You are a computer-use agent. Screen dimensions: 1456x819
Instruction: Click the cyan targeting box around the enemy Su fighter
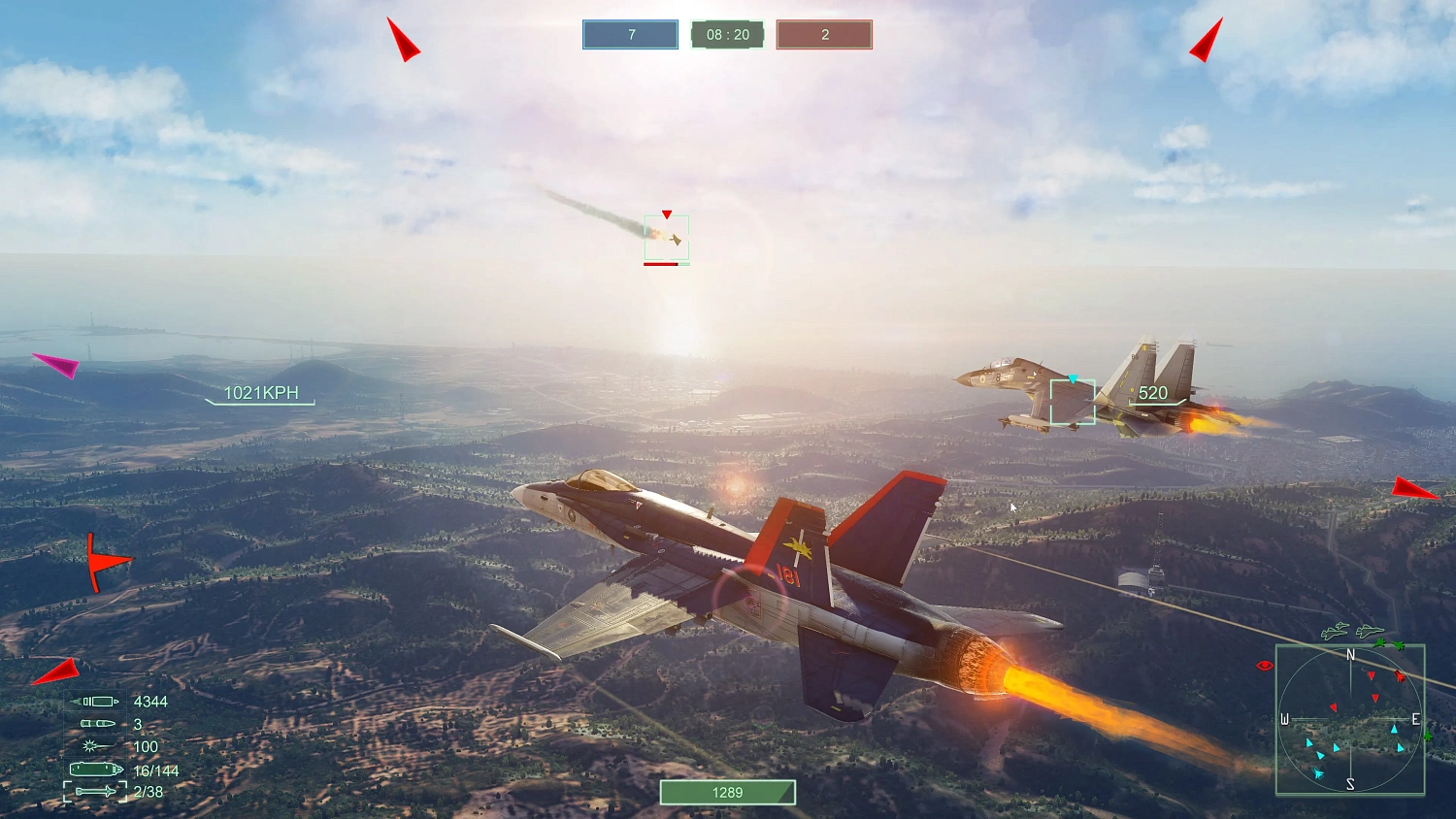tap(1073, 401)
